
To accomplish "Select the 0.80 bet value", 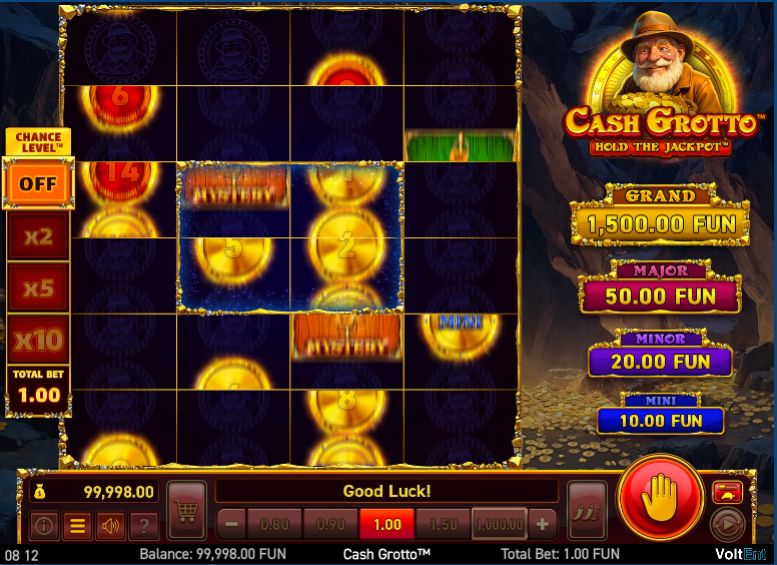I will pos(273,523).
